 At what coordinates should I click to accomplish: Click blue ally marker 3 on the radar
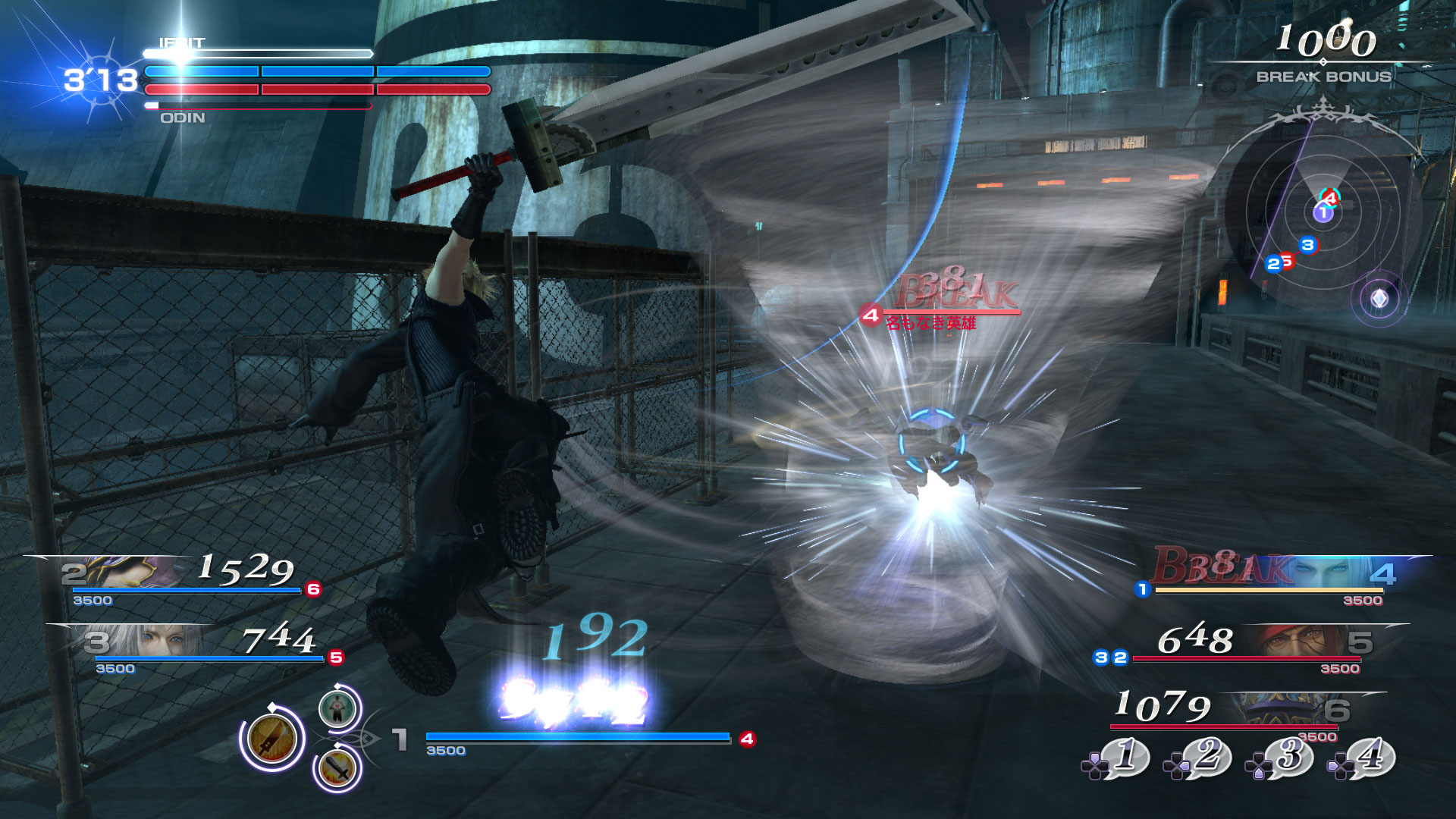click(1307, 245)
